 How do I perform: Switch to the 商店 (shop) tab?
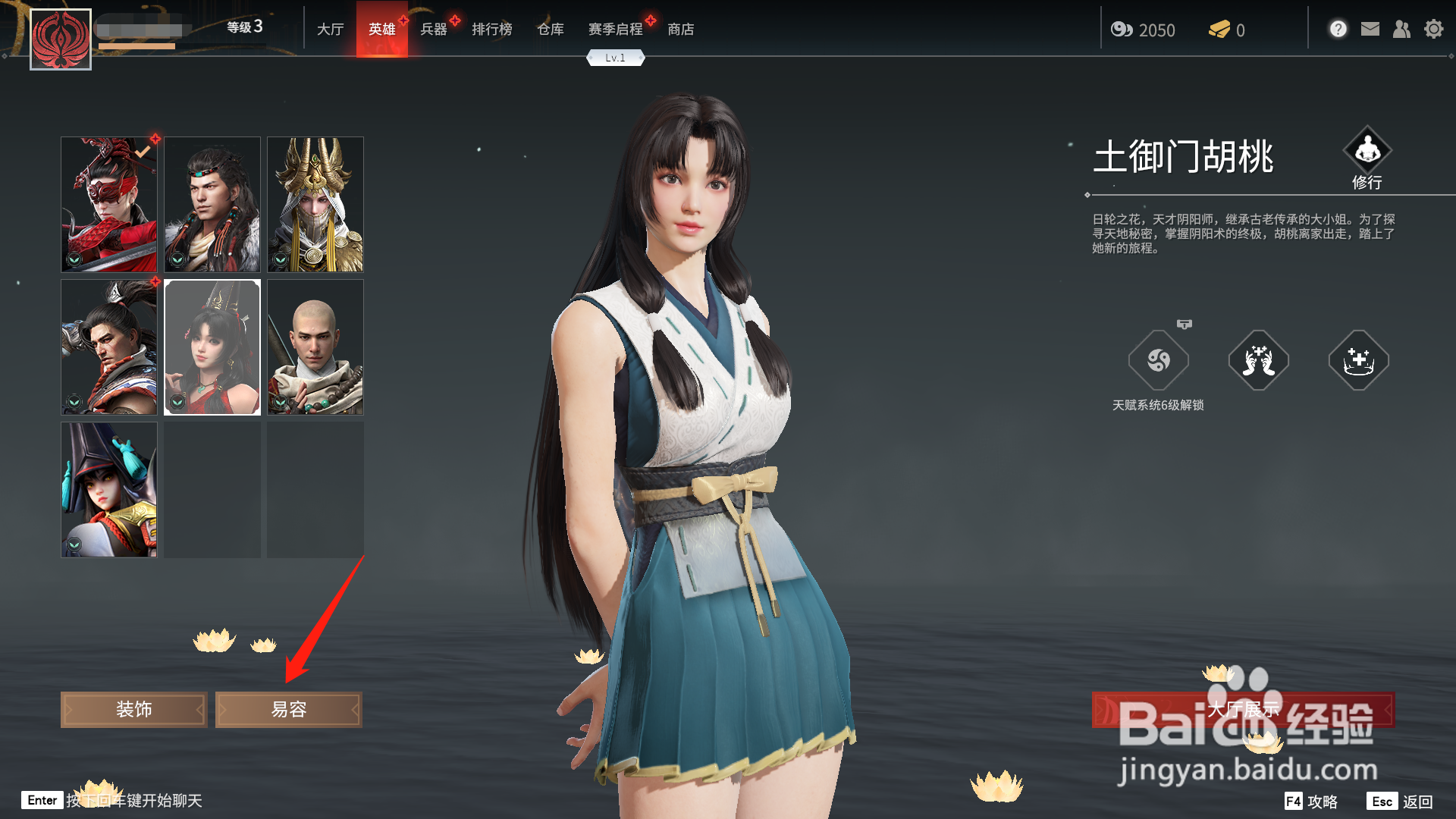click(680, 29)
